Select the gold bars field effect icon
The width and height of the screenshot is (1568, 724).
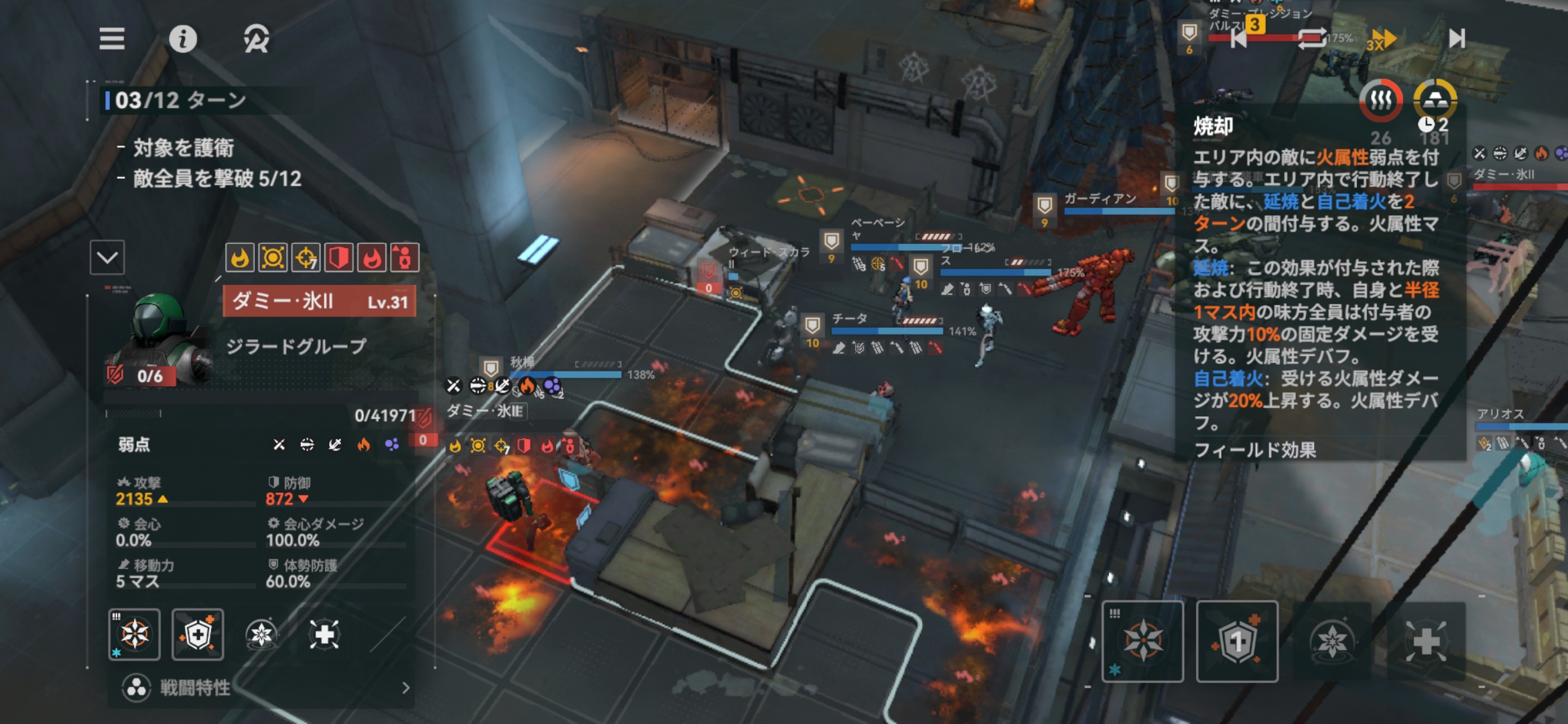click(x=1435, y=101)
